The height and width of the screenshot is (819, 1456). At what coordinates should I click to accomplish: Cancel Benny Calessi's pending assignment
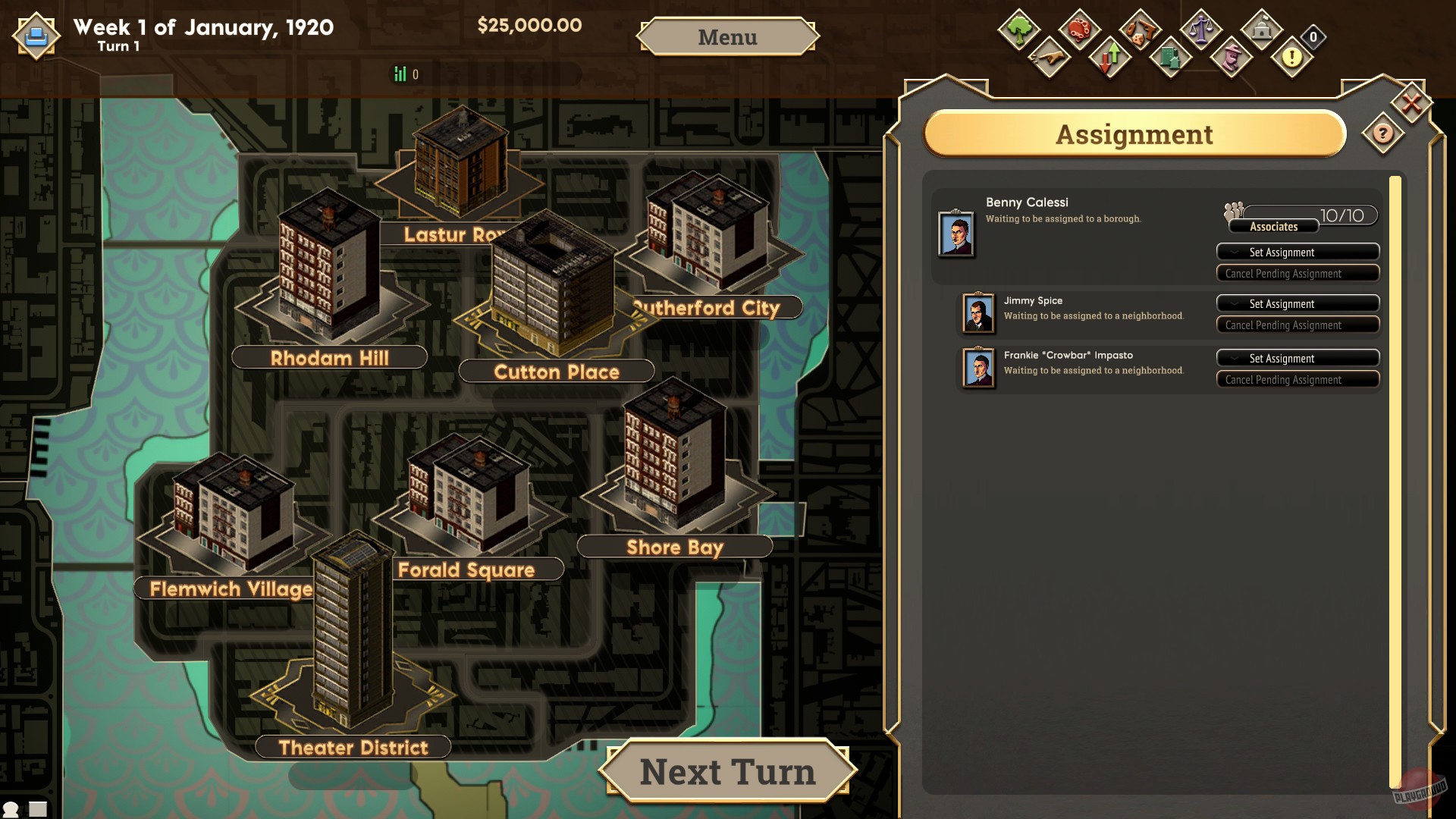coord(1297,273)
